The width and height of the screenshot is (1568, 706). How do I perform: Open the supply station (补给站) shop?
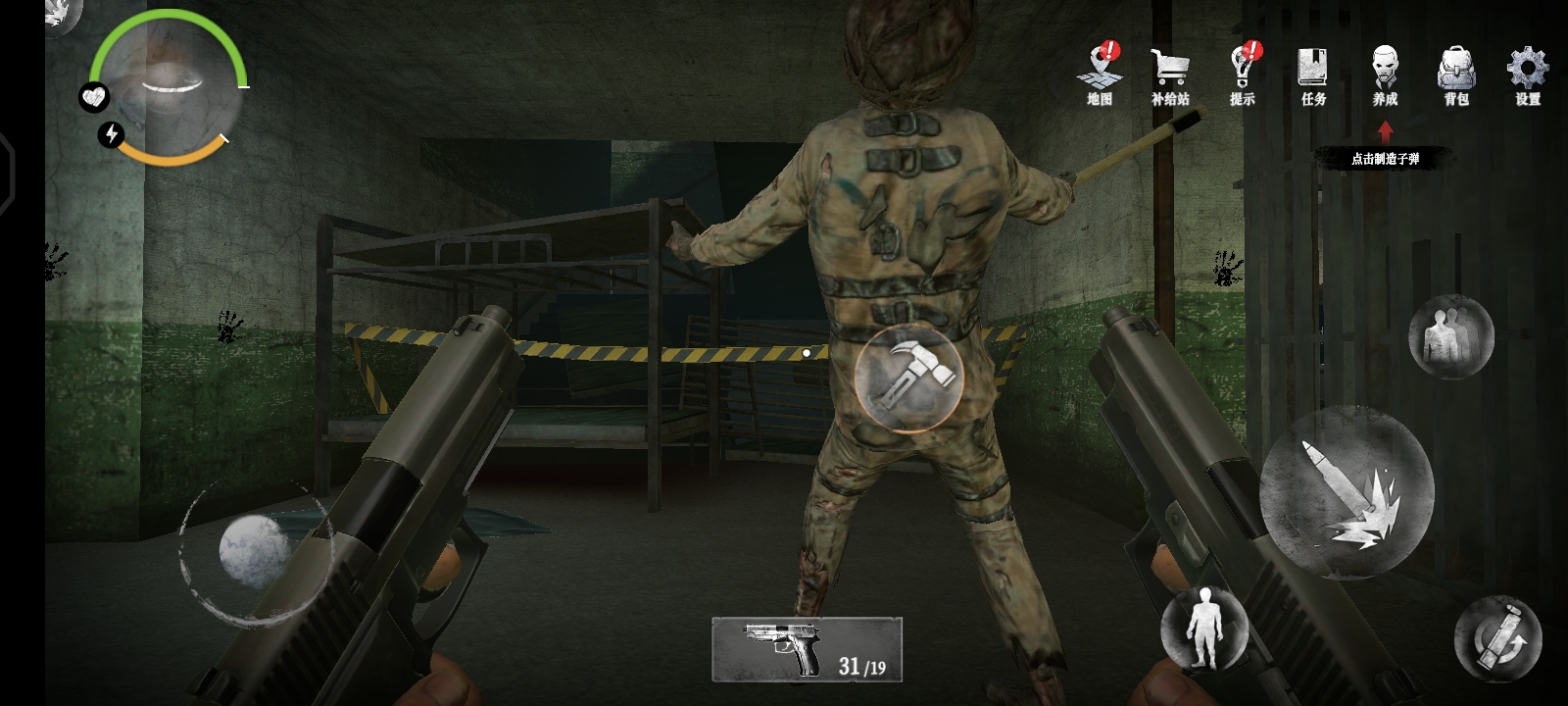point(1170,74)
